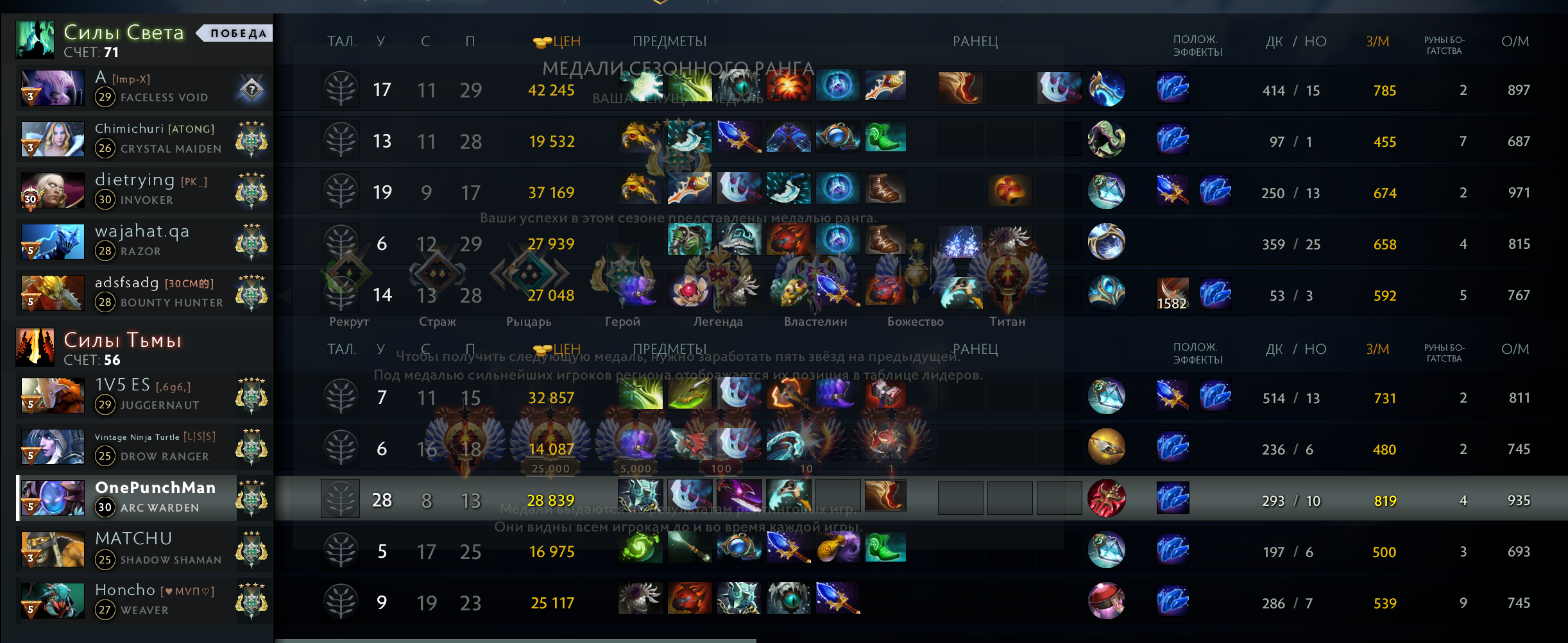
Task: Click the Arc Warden hero portrait
Action: click(53, 498)
